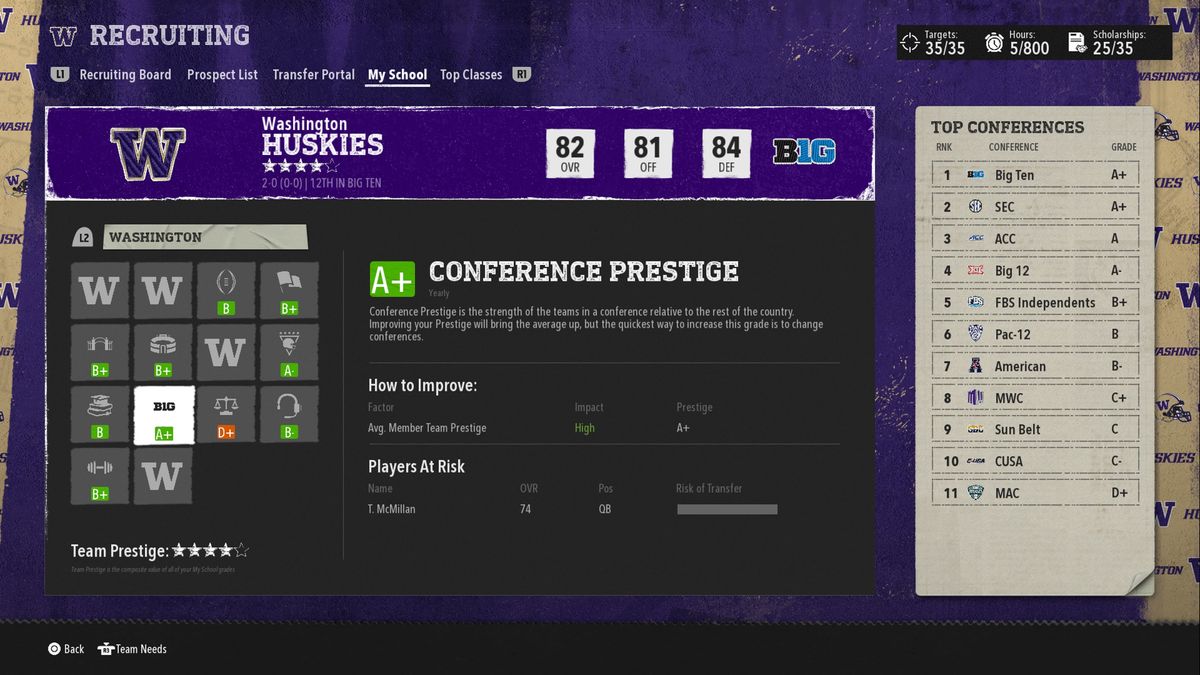Choose the flags tile graded B+
The width and height of the screenshot is (1200, 675).
tap(289, 291)
